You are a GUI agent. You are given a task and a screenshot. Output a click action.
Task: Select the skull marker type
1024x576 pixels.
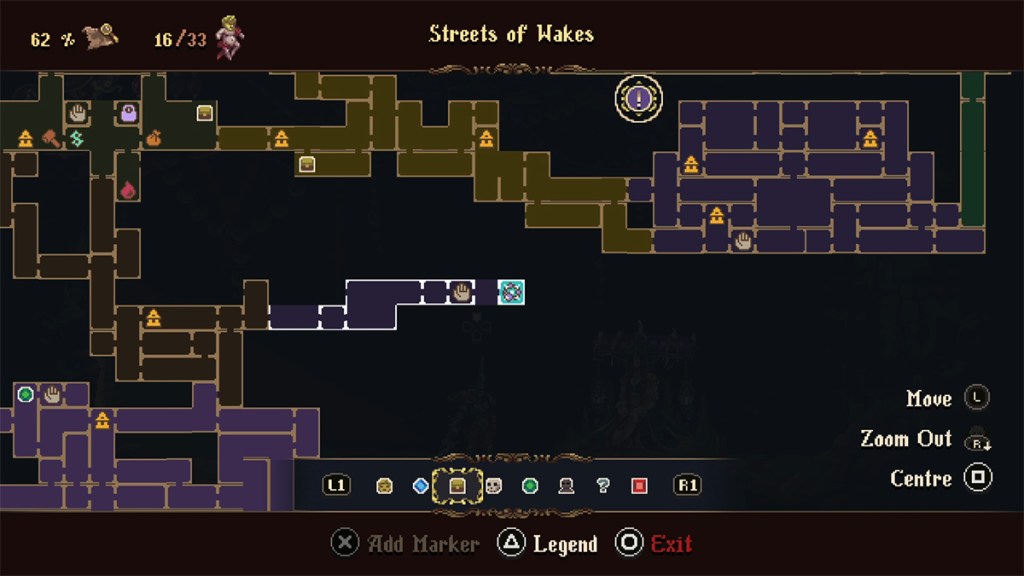[x=493, y=486]
